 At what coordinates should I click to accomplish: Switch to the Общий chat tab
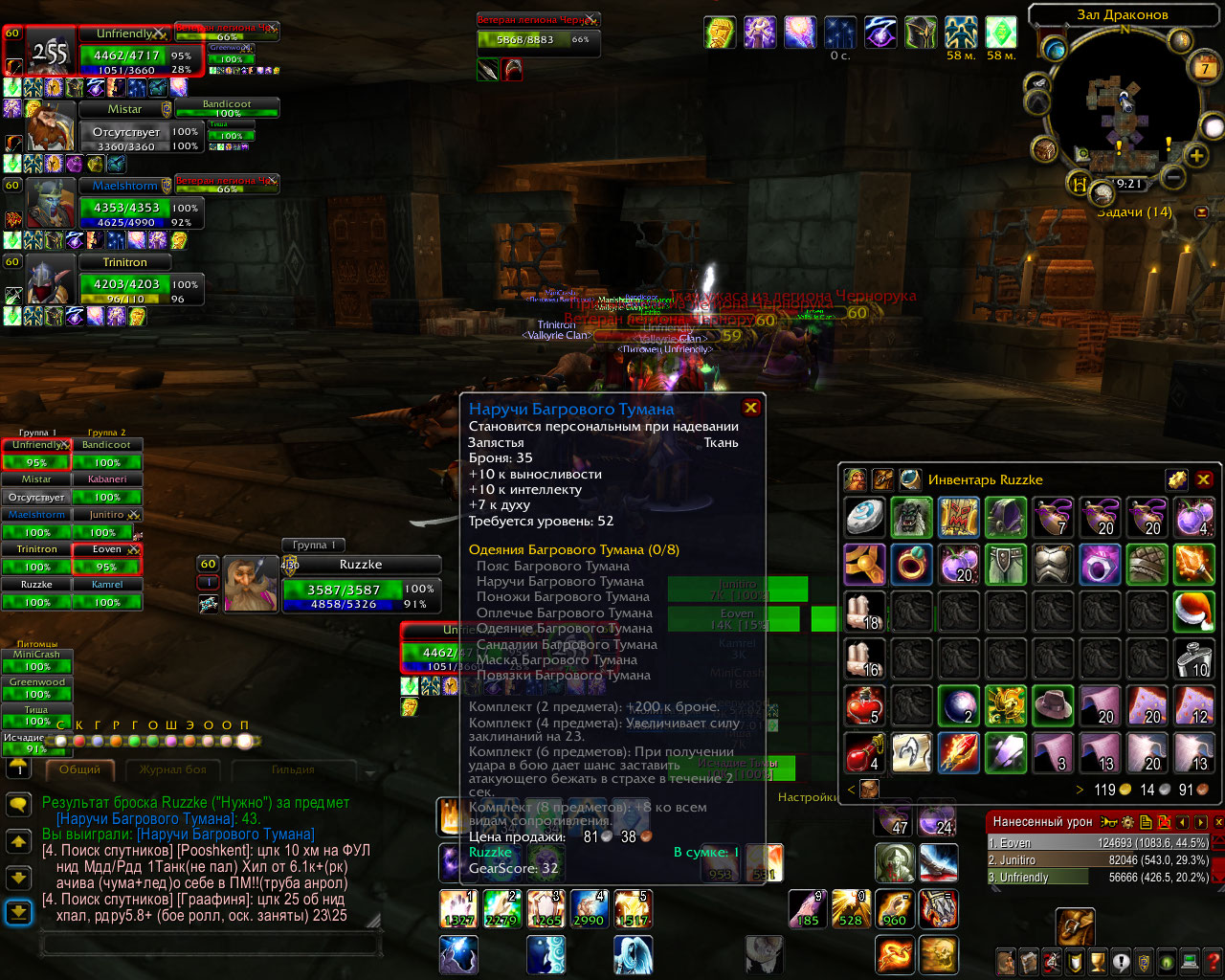79,769
